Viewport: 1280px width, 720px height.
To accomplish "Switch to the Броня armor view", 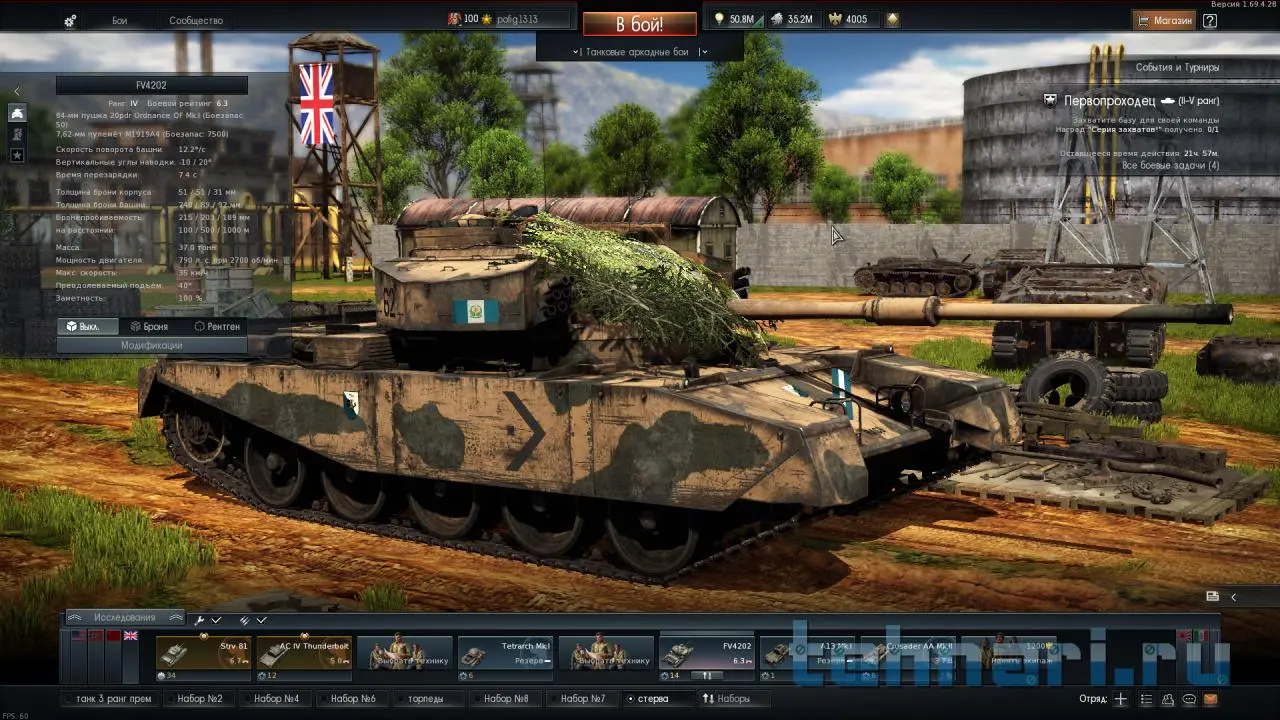I will (x=149, y=326).
